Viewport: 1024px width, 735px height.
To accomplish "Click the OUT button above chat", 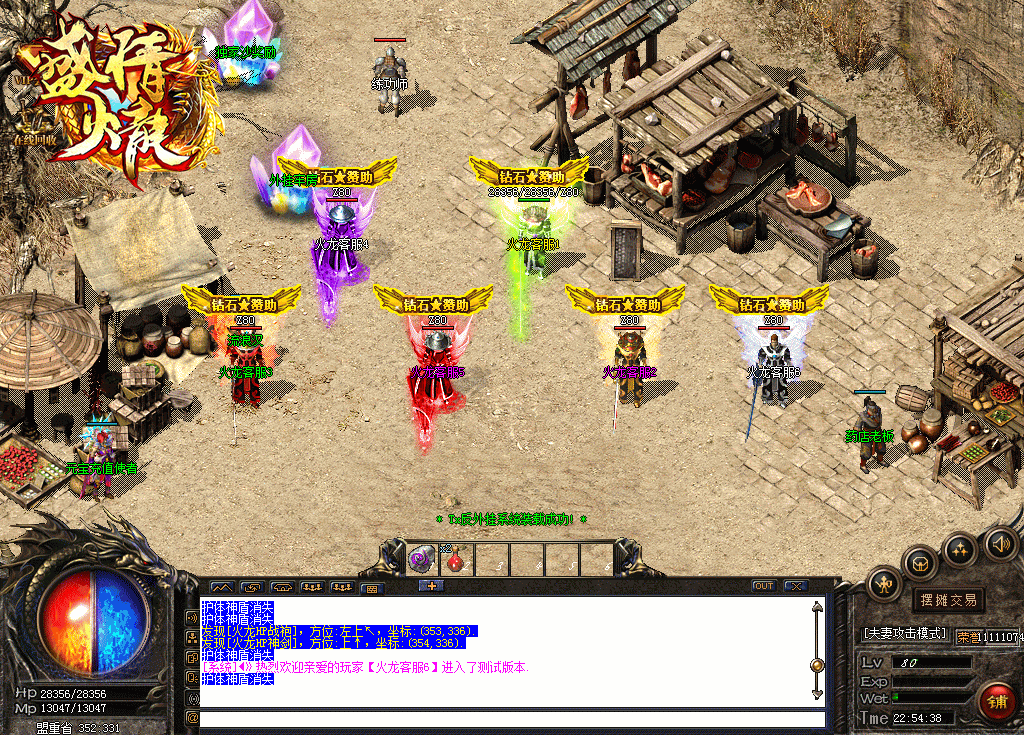I will [764, 586].
